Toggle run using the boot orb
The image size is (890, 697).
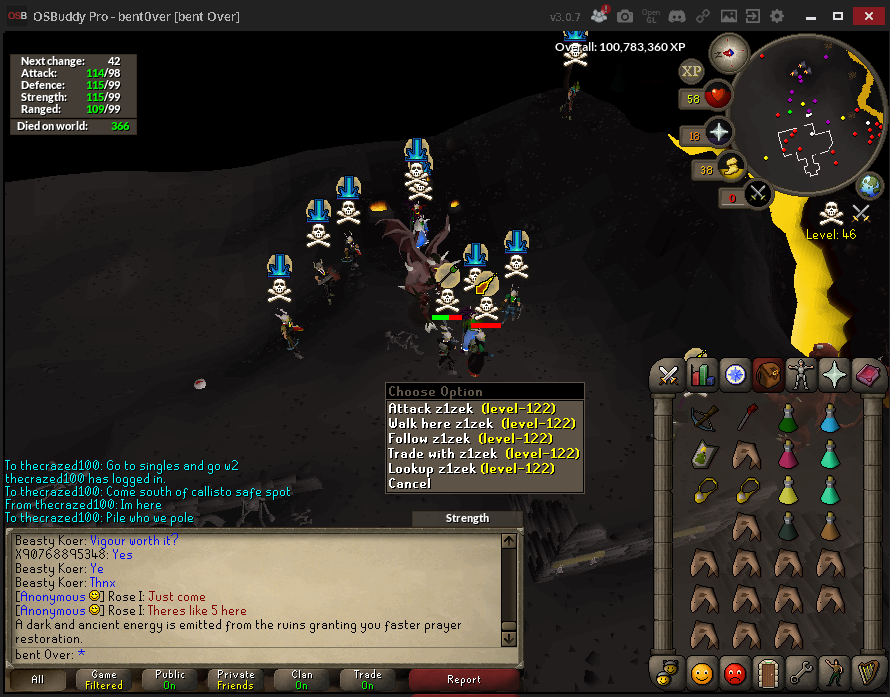click(x=733, y=166)
